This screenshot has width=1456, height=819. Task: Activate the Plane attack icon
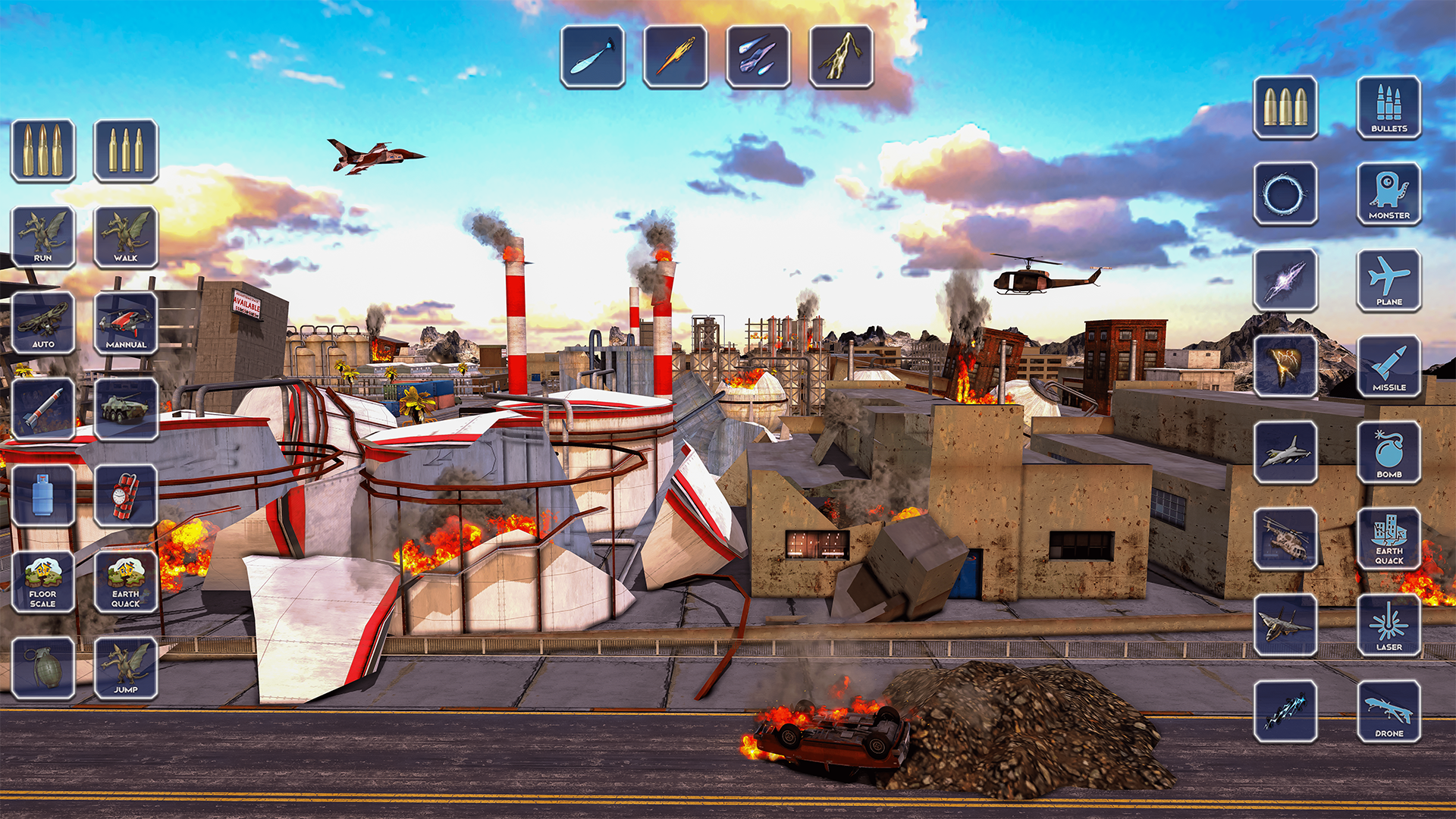[1389, 281]
